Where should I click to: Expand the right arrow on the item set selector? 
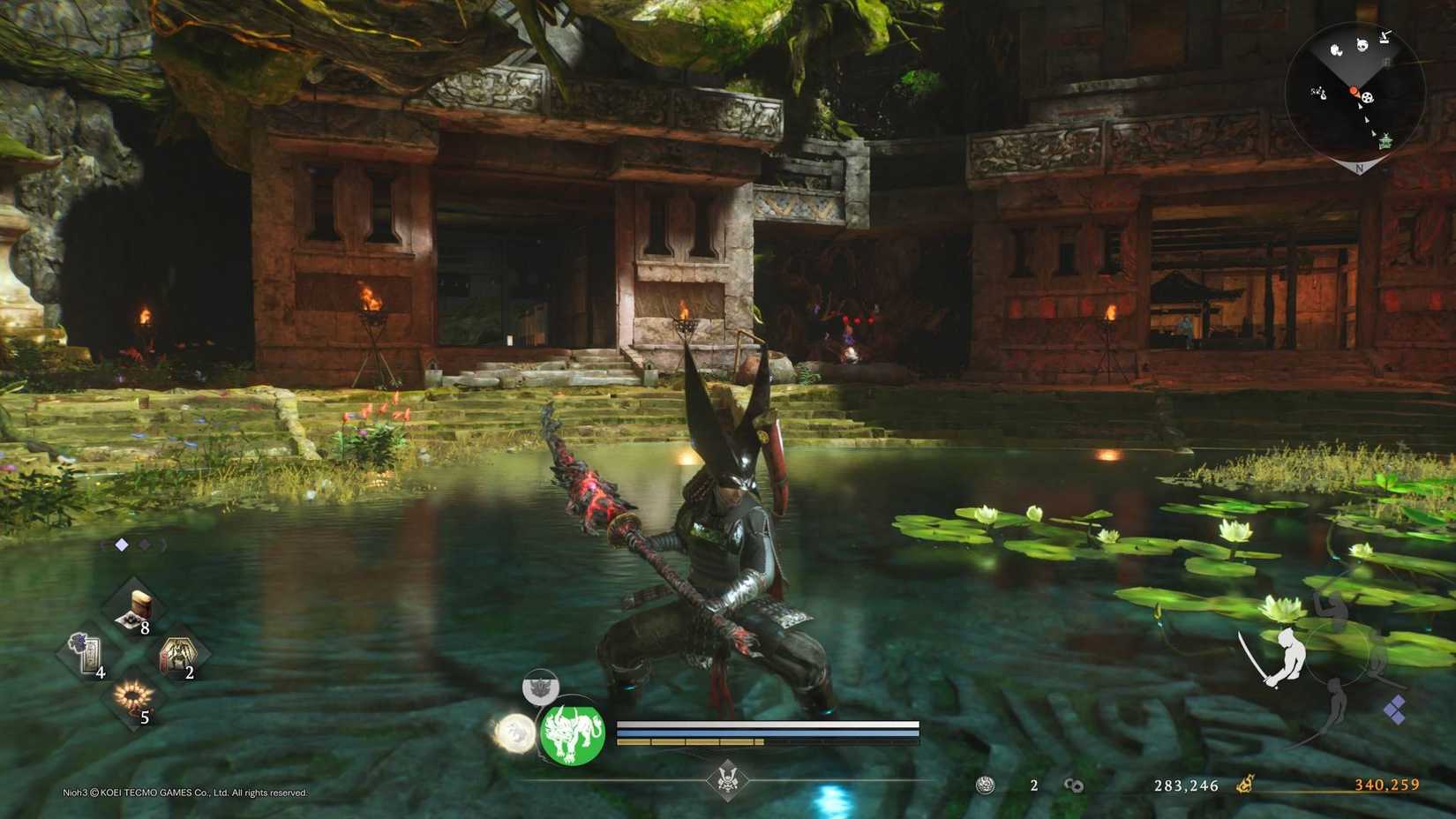pos(163,545)
